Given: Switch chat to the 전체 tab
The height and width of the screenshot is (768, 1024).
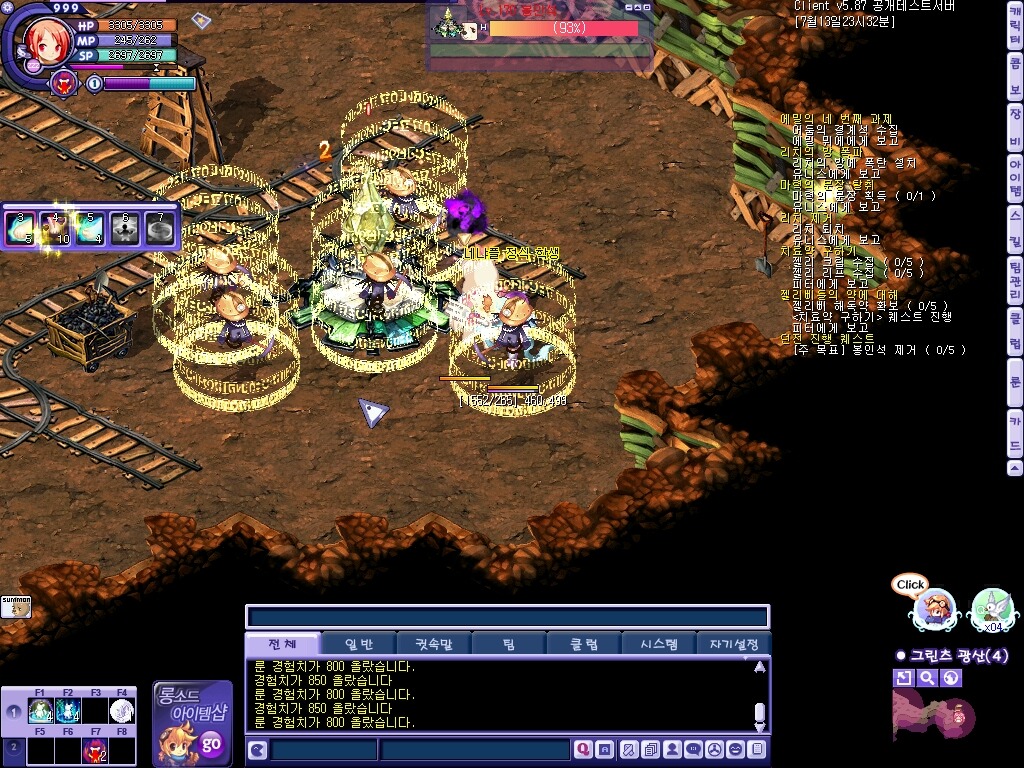Looking at the screenshot, I should click(x=284, y=644).
